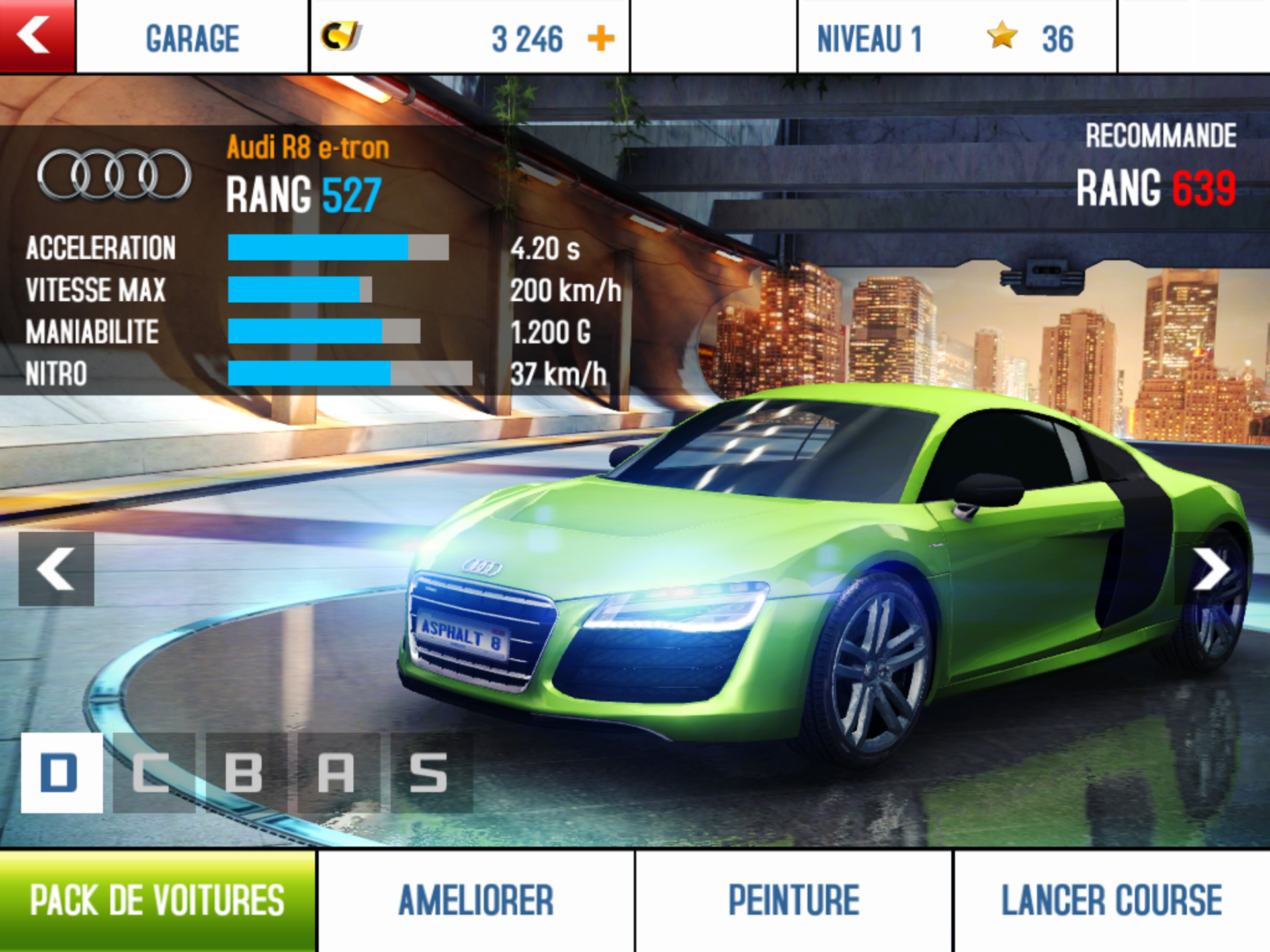Switch to class C cars
The height and width of the screenshot is (952, 1270).
[153, 772]
